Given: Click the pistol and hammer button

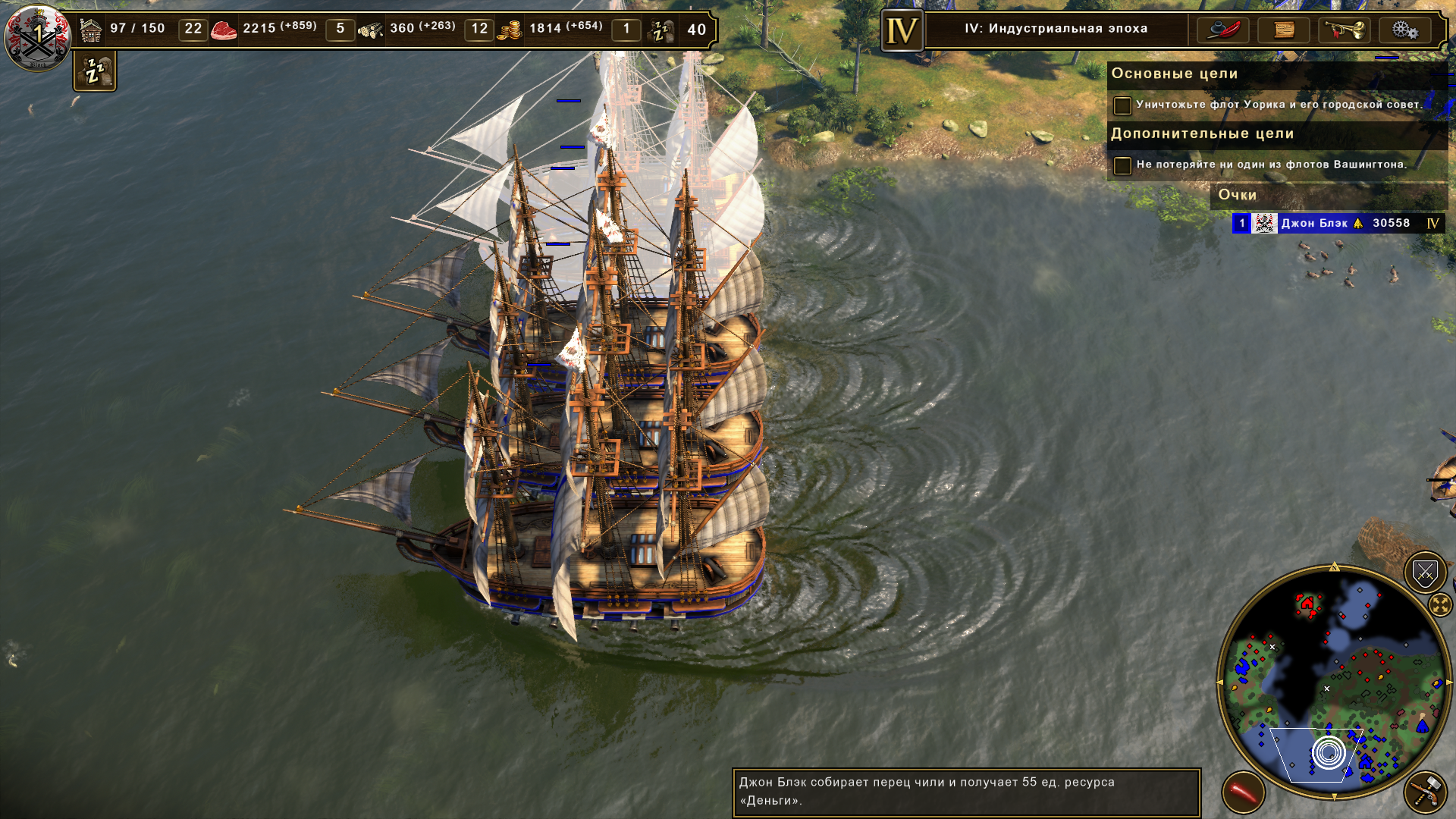Looking at the screenshot, I should 1425,792.
